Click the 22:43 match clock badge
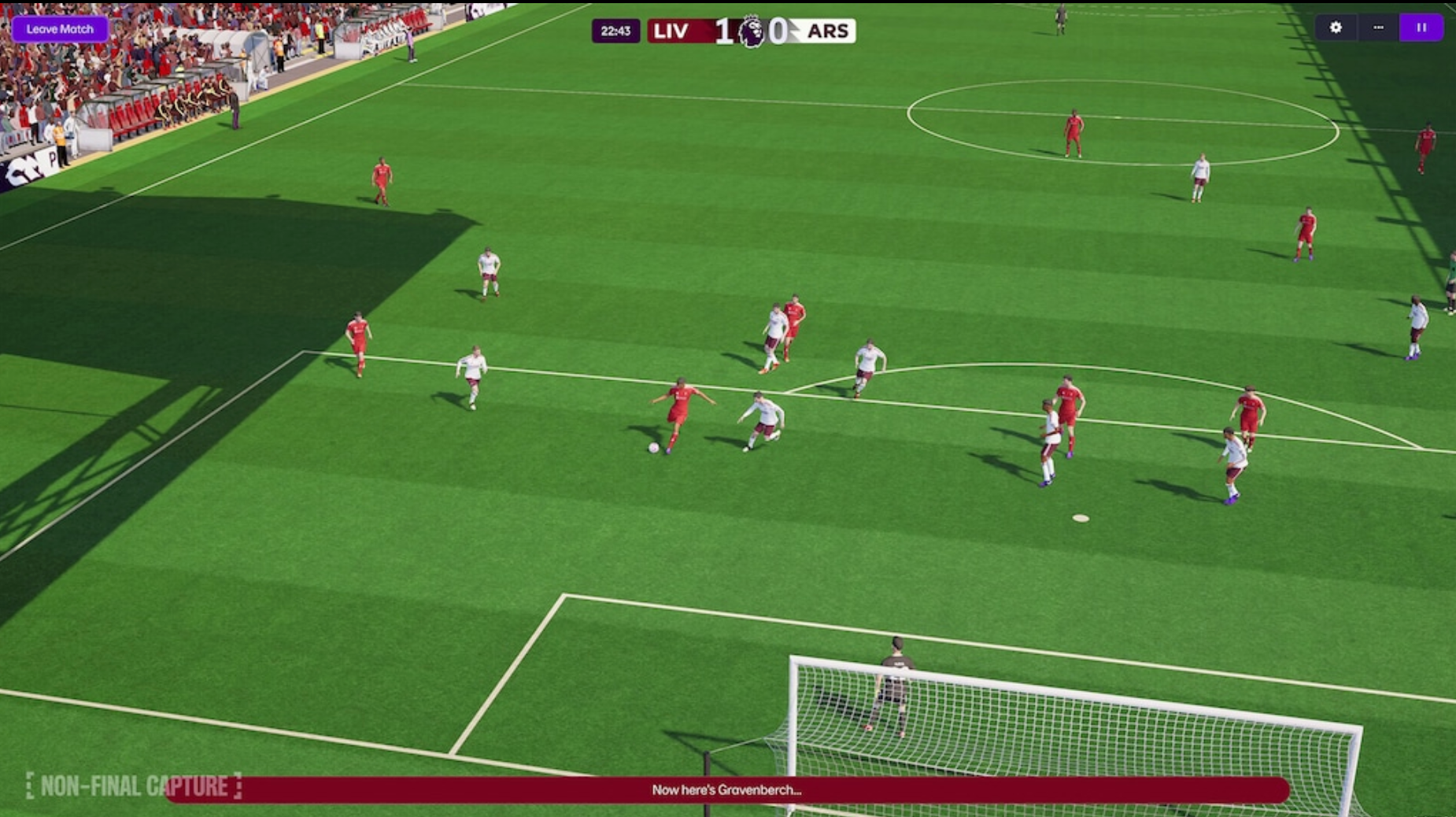Viewport: 1456px width, 817px height. point(617,31)
